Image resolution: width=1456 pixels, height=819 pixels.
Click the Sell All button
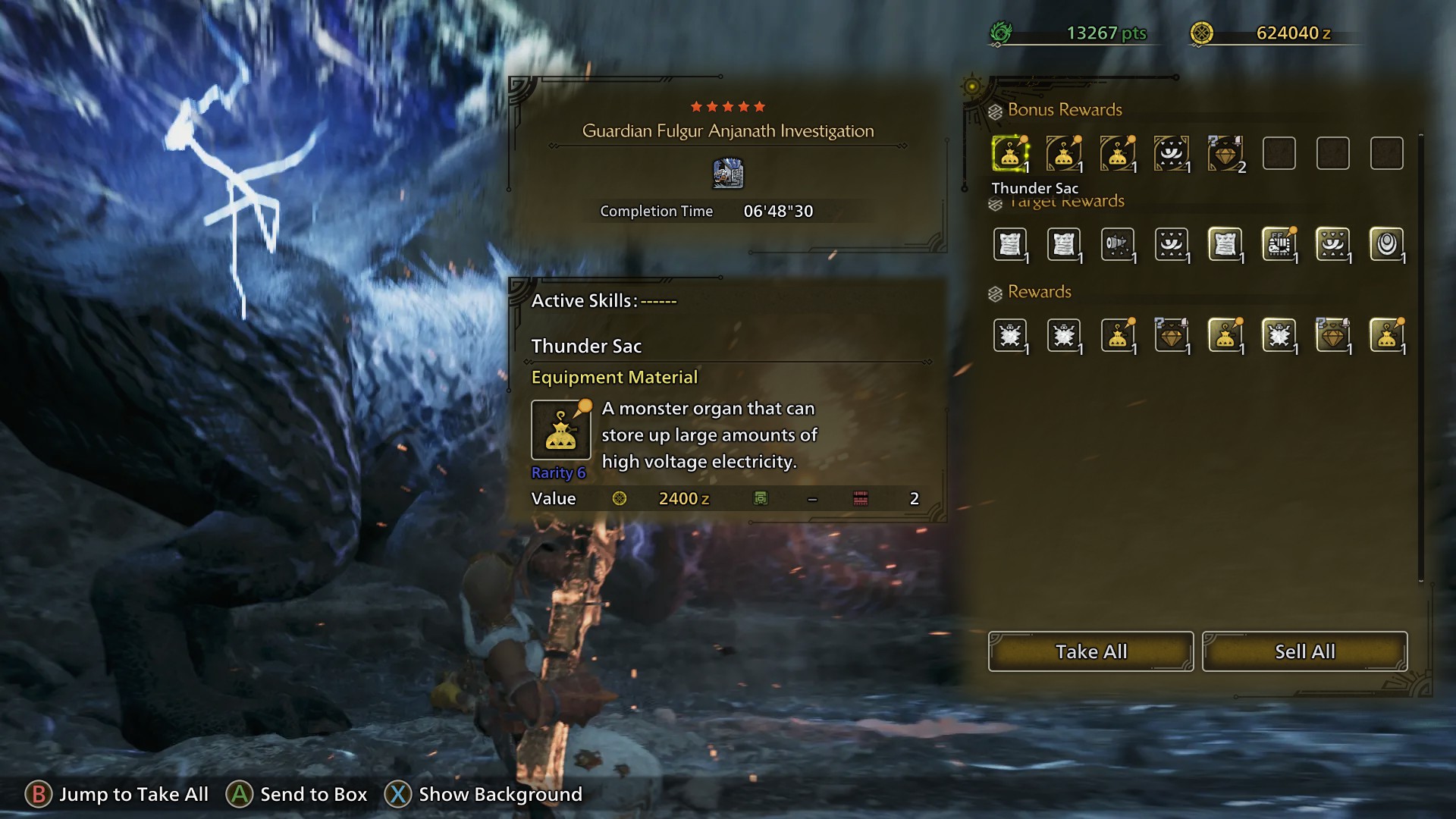1304,651
